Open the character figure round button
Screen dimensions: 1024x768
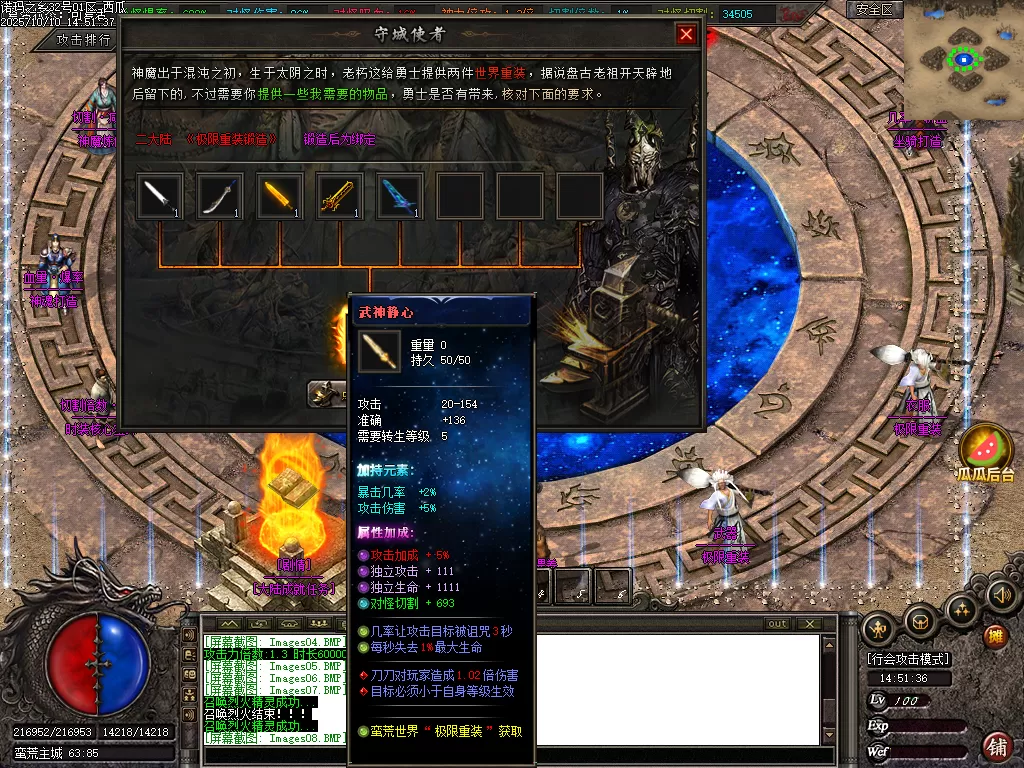879,627
